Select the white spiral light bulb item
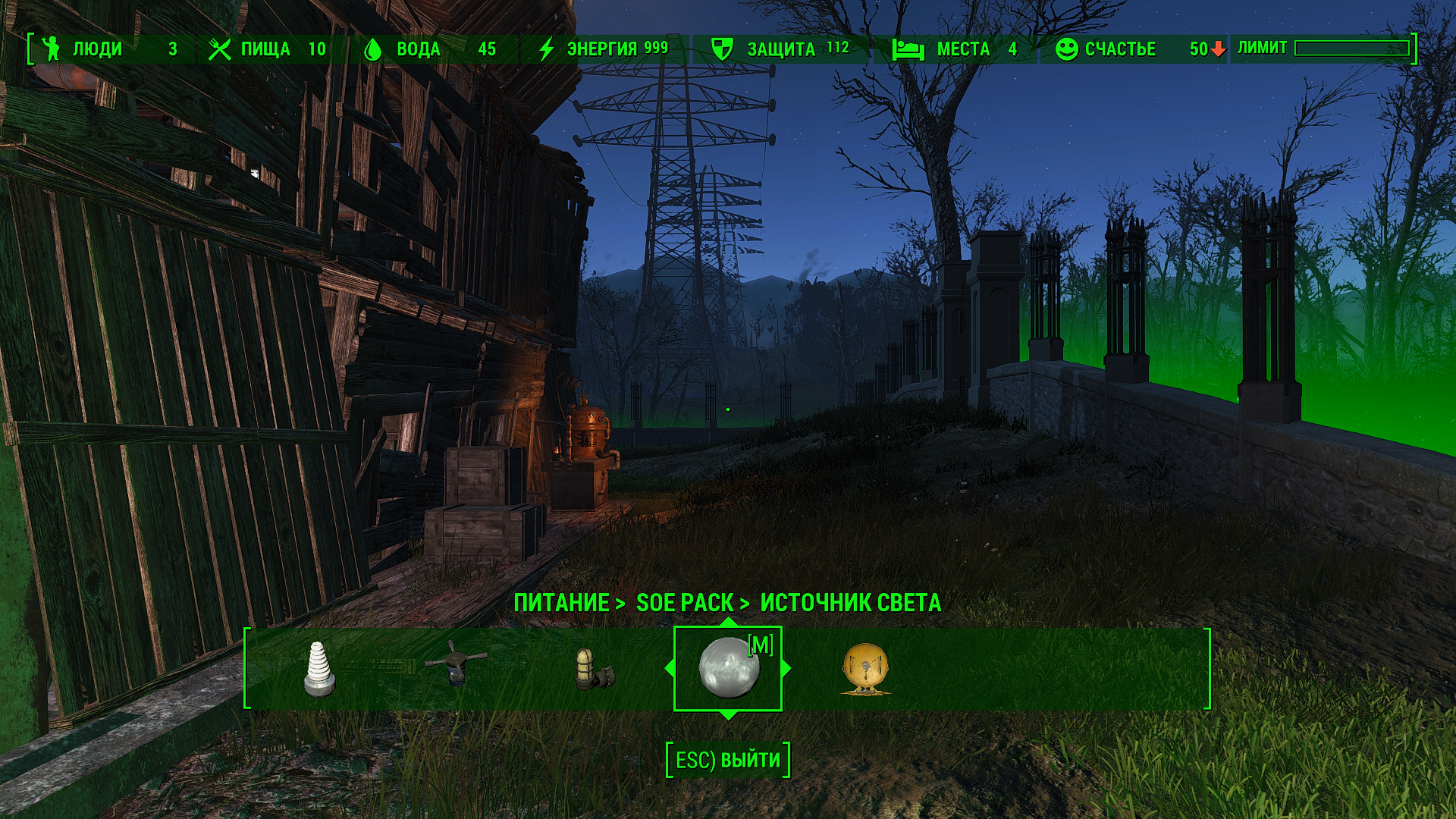1456x819 pixels. 319,669
